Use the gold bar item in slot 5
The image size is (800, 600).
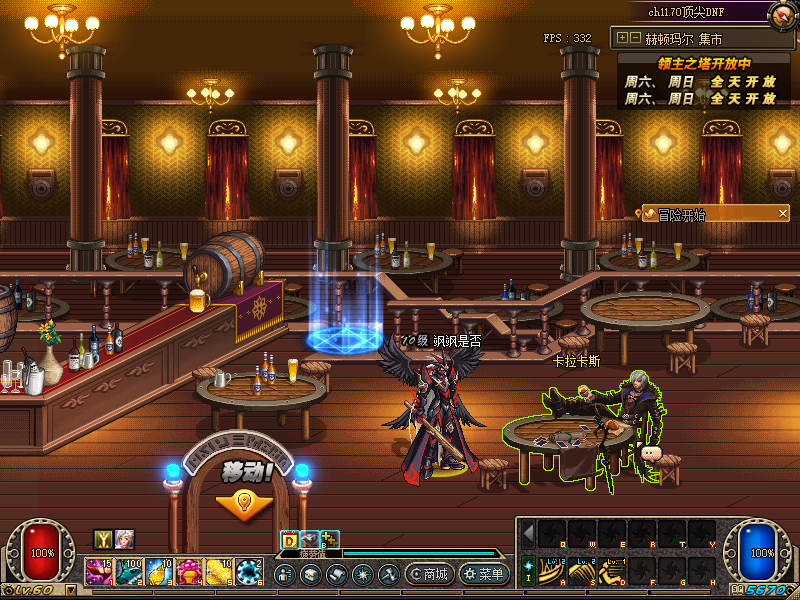tap(219, 572)
